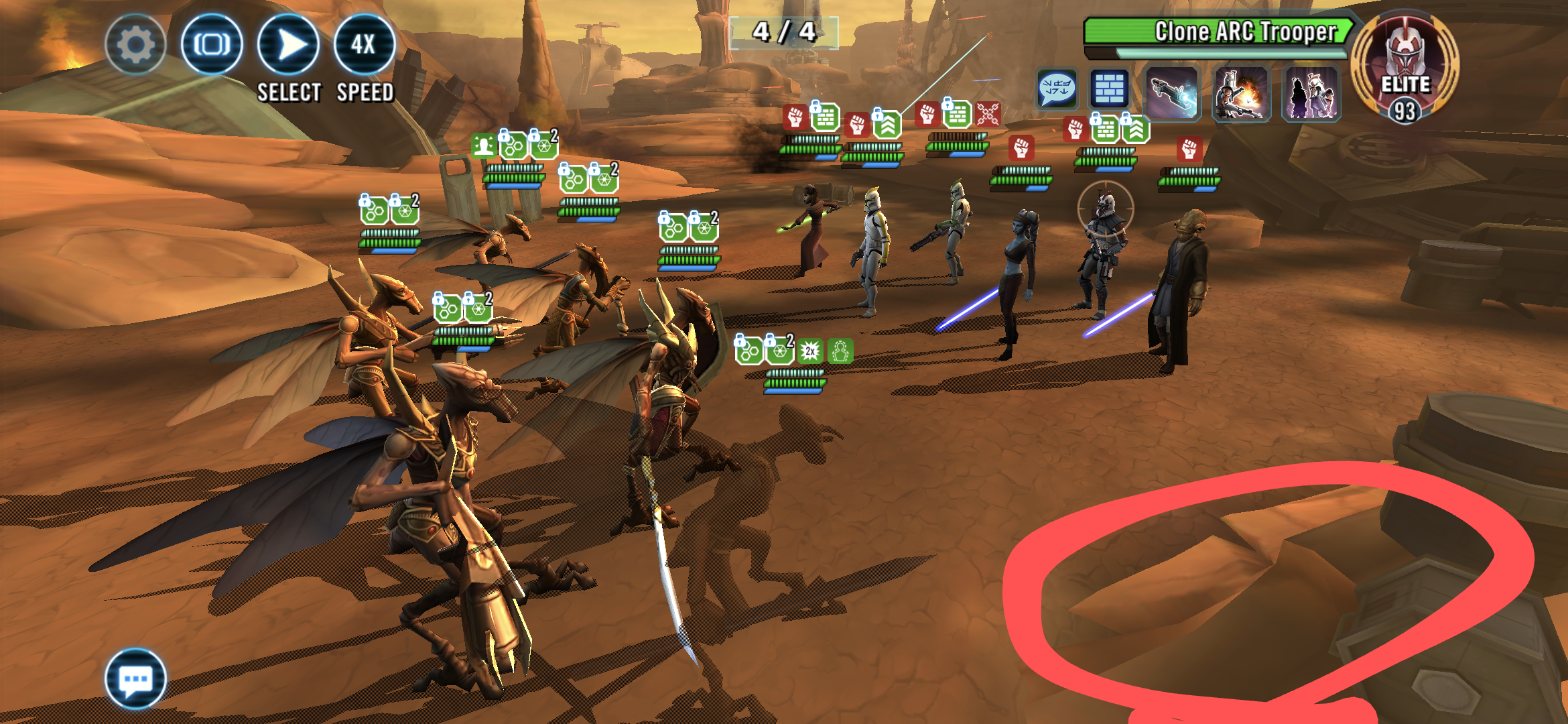The width and height of the screenshot is (1568, 724).
Task: Change the 4X battle speed
Action: (364, 45)
